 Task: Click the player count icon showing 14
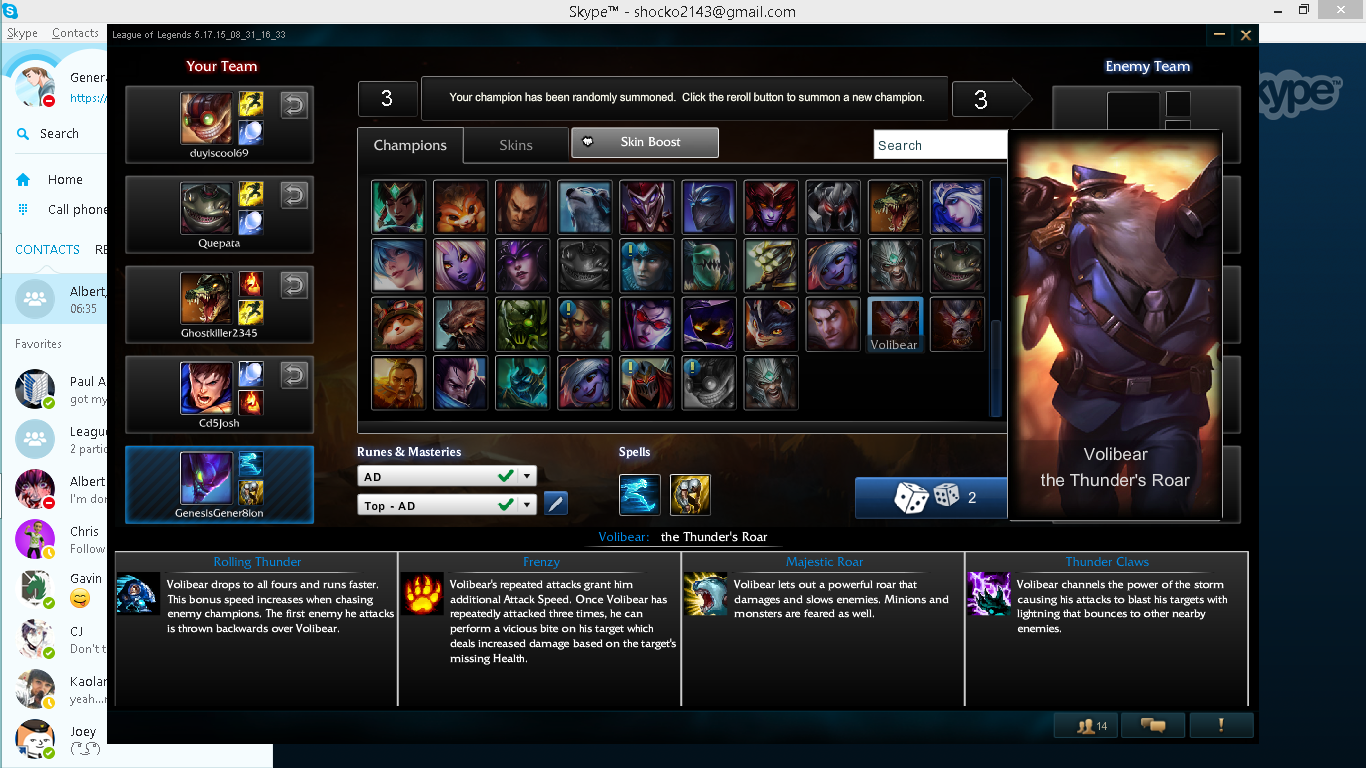(1086, 725)
